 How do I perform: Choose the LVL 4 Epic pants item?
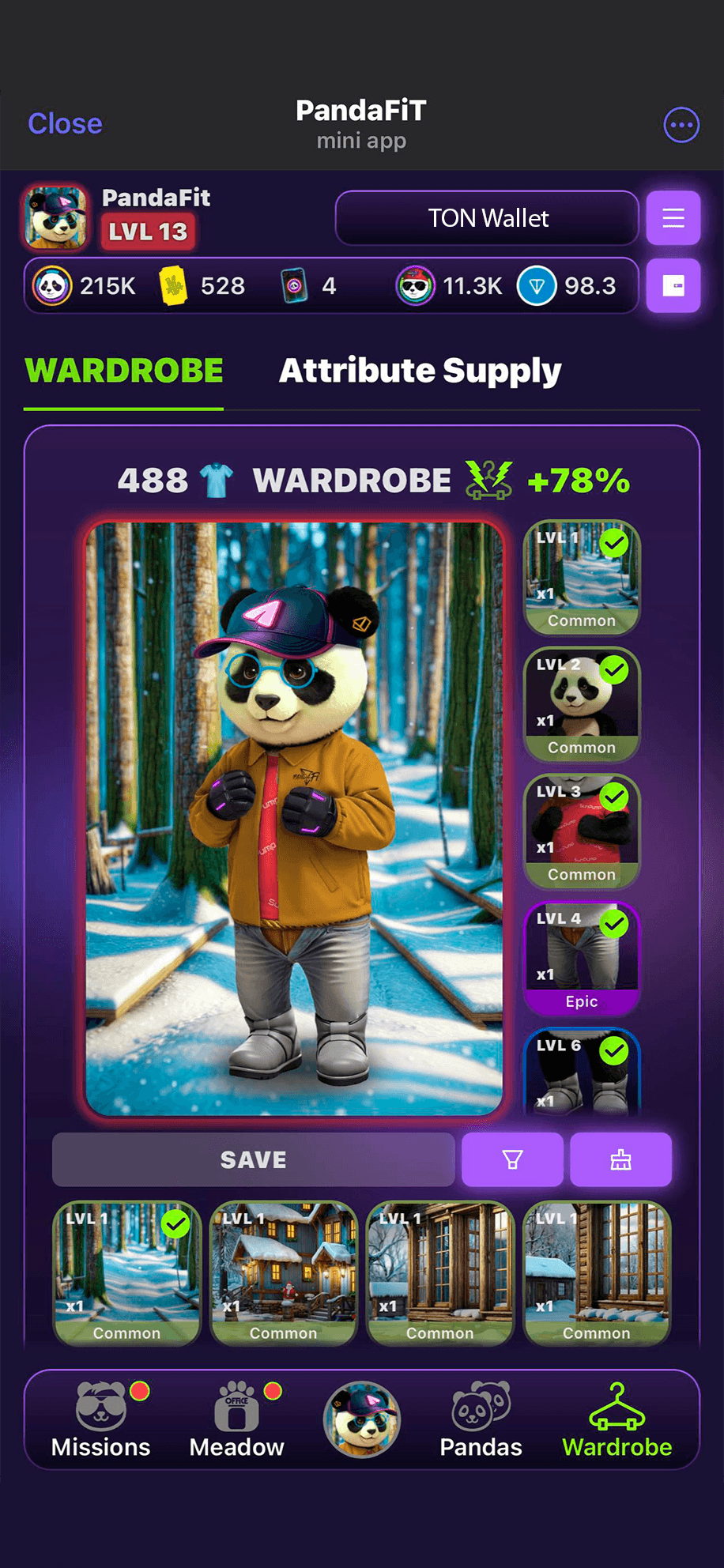click(582, 958)
